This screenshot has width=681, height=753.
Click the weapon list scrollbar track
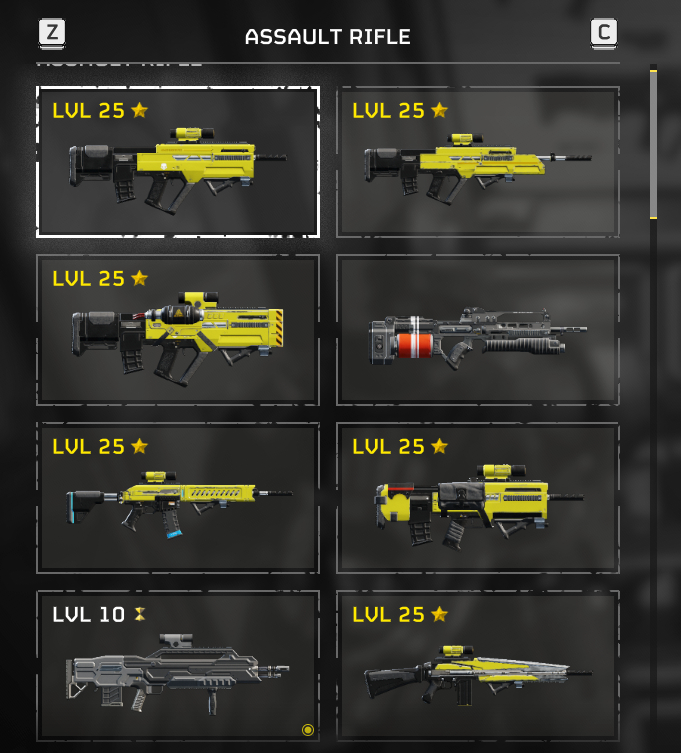[654, 450]
